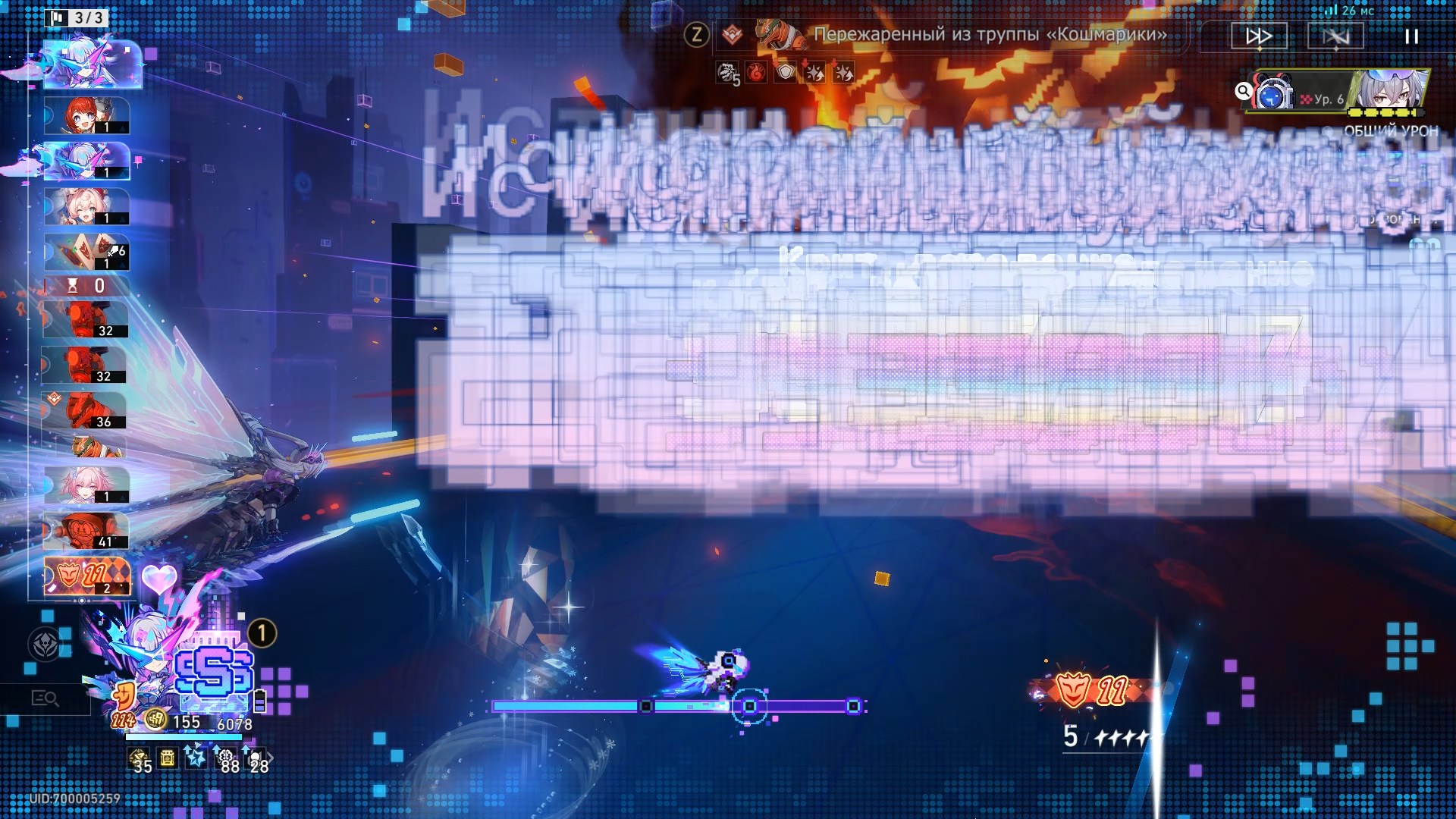1456x819 pixels.
Task: Select the red enemy turn entry with 41
Action: [x=86, y=531]
